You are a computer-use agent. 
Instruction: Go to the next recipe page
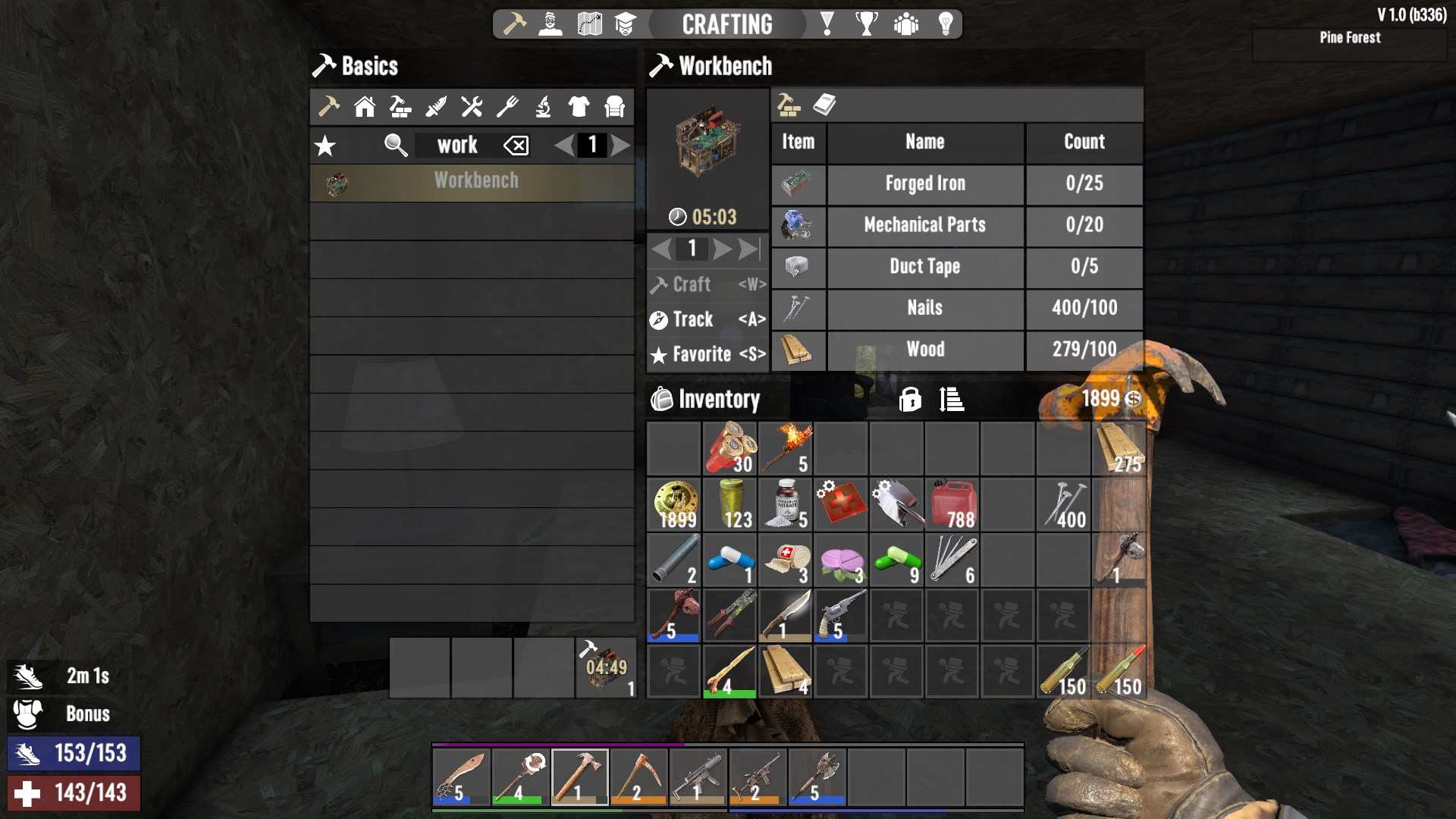click(x=620, y=145)
